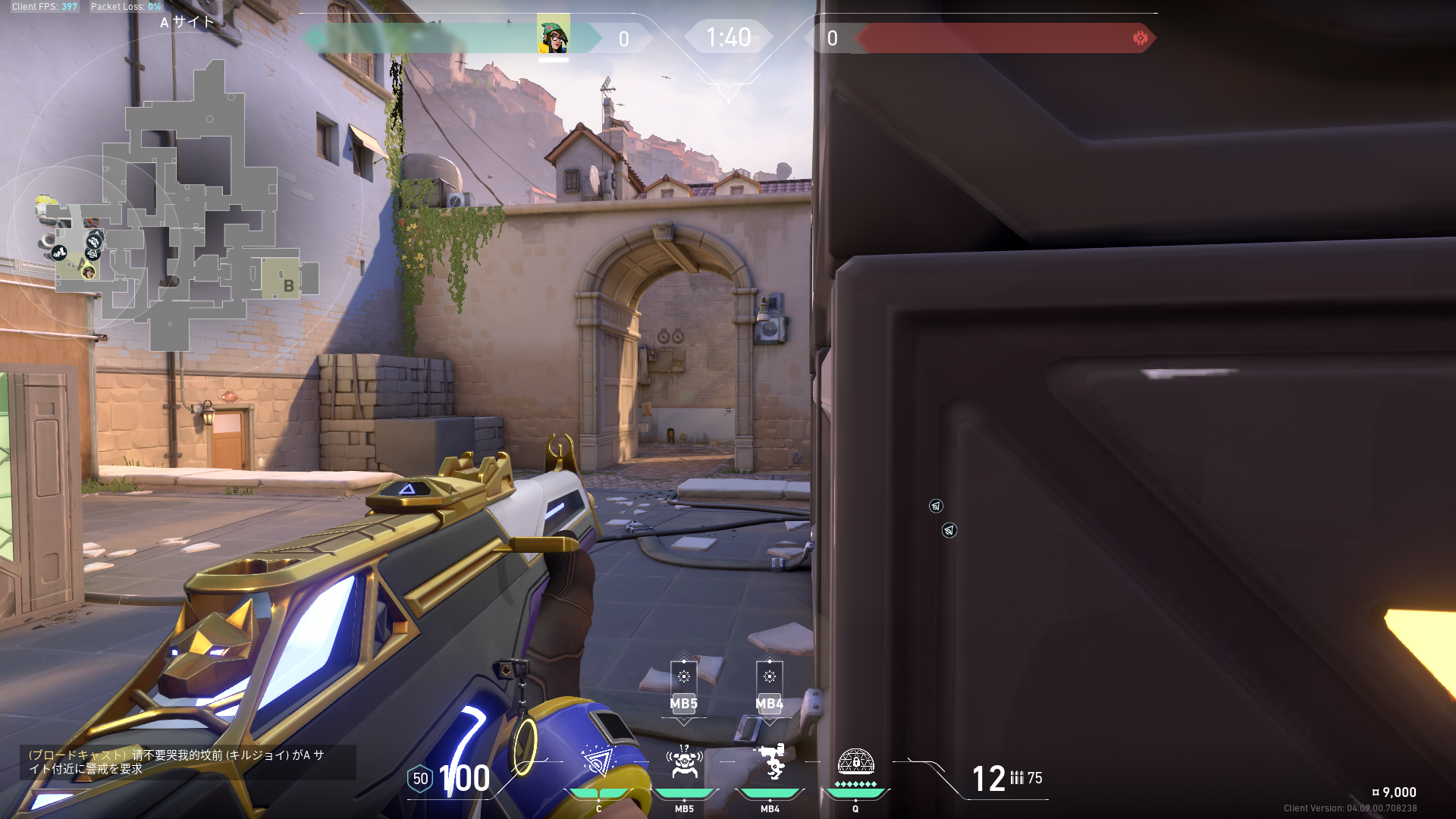1456x819 pixels.
Task: Open the broadcast chat message box
Action: pyautogui.click(x=187, y=762)
